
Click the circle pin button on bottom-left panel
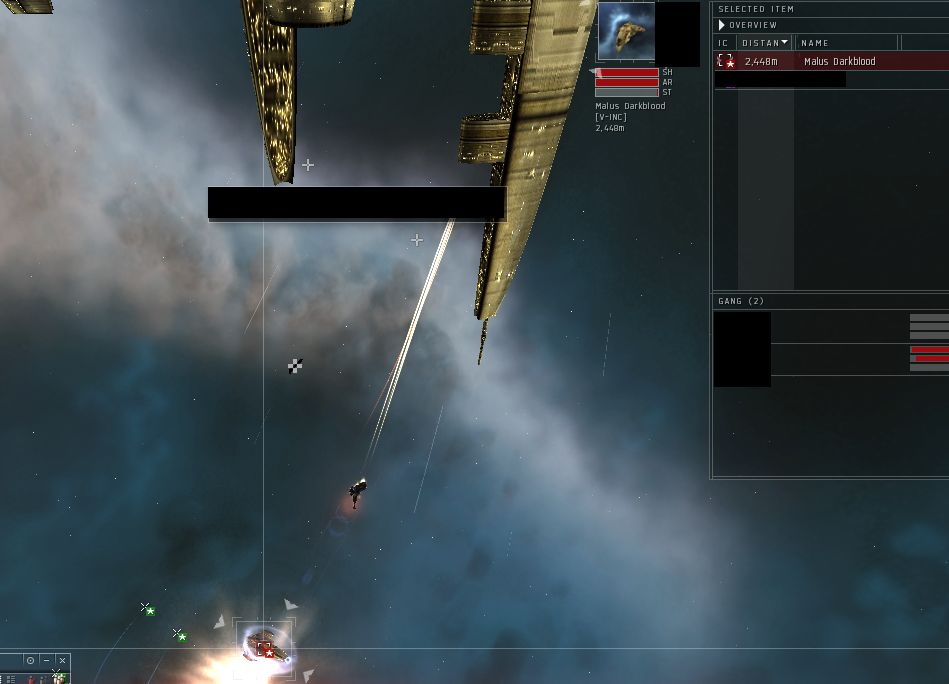click(x=31, y=661)
